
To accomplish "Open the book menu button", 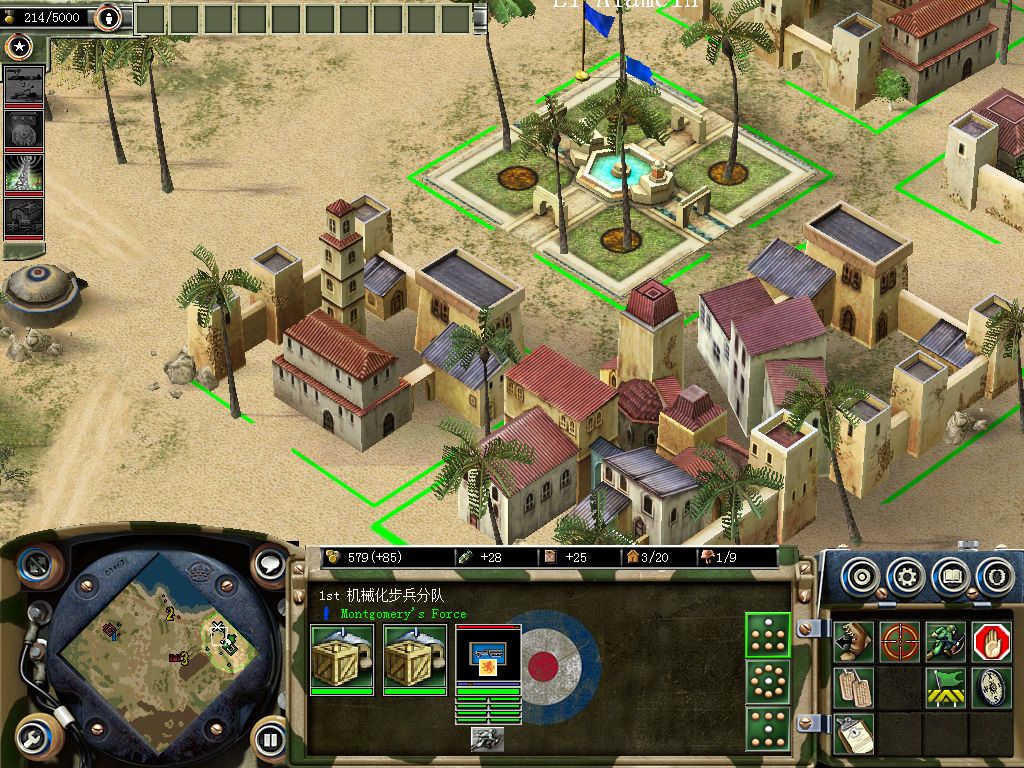I will pos(951,577).
